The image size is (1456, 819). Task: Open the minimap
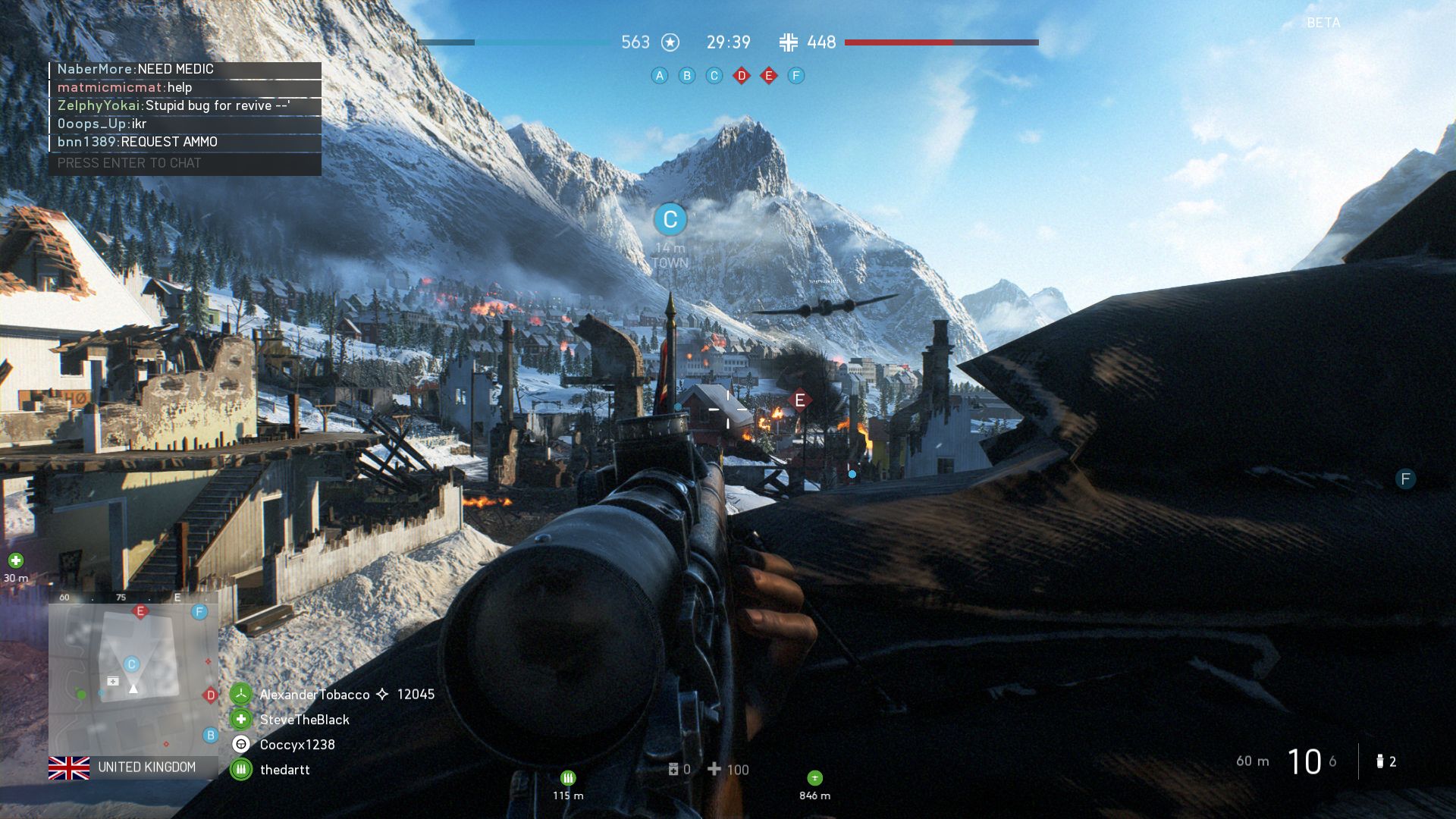click(x=133, y=676)
